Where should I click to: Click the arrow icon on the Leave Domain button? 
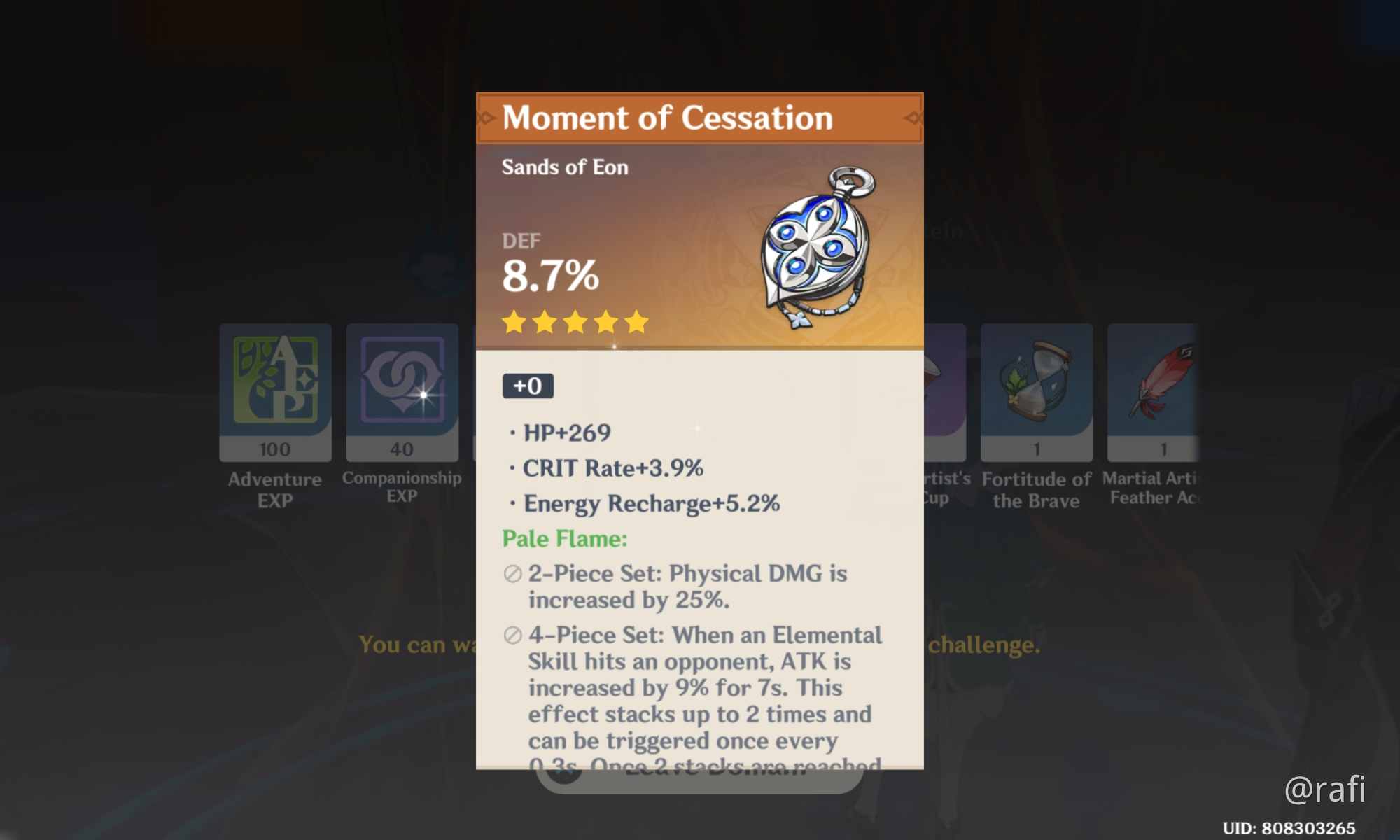tap(562, 773)
